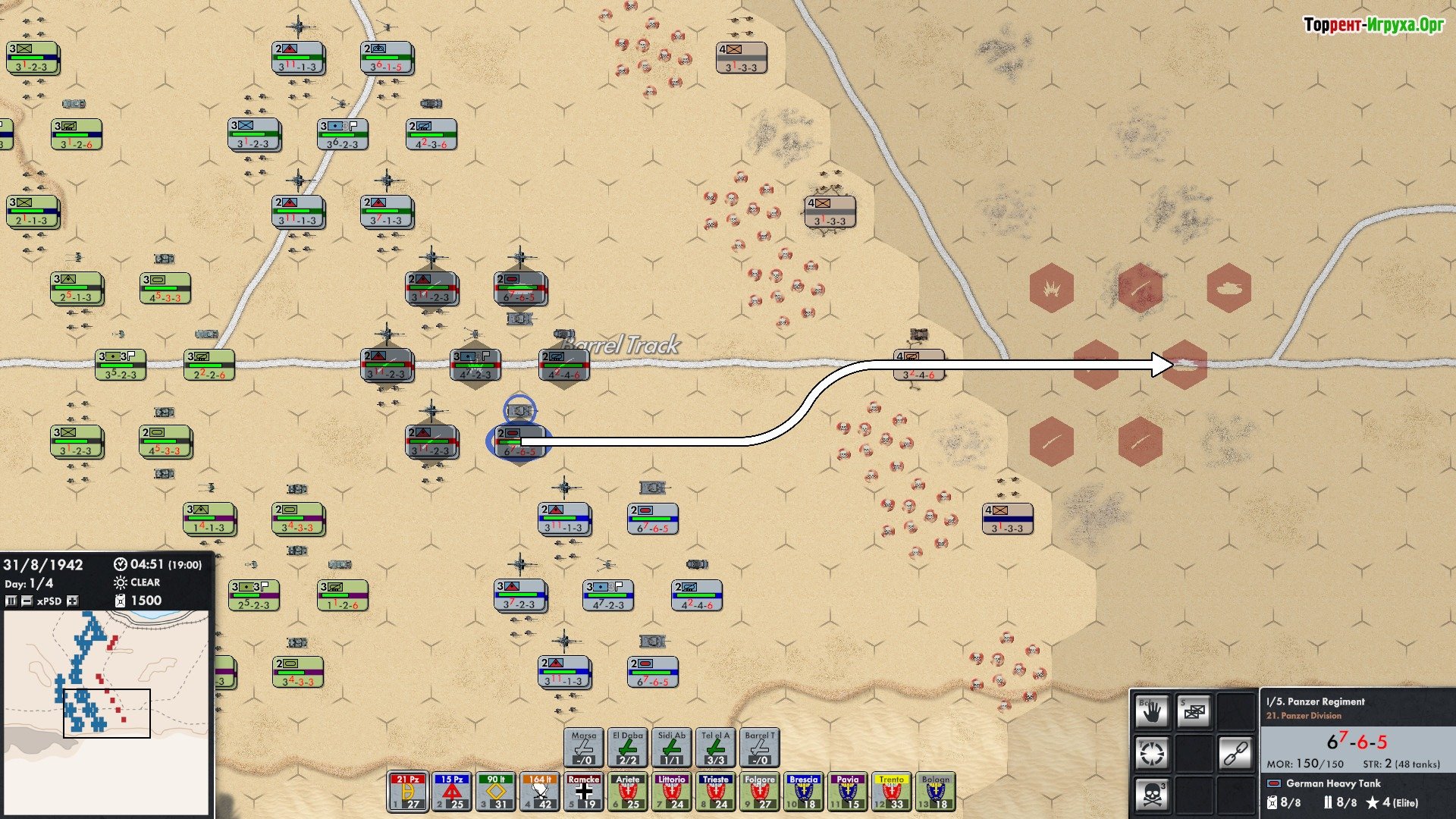Image resolution: width=1456 pixels, height=819 pixels.
Task: Increase game speed with the plus button
Action: 72,601
